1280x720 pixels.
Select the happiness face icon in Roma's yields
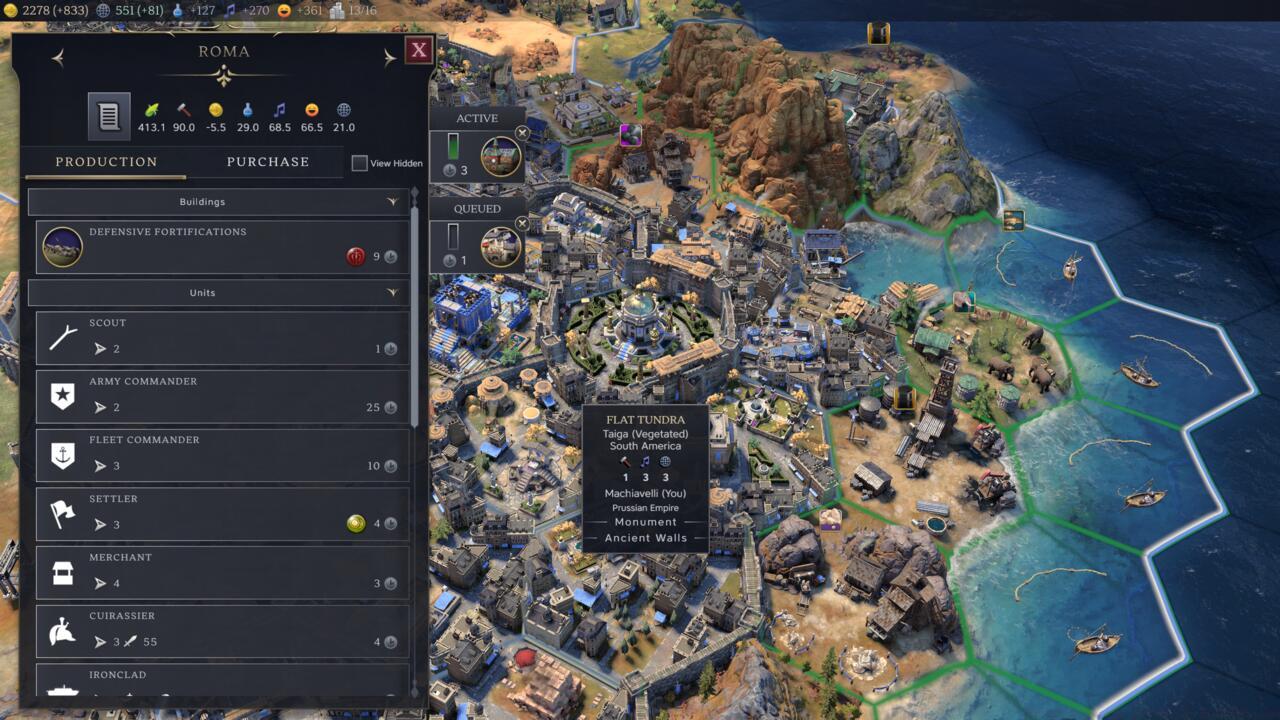(311, 108)
